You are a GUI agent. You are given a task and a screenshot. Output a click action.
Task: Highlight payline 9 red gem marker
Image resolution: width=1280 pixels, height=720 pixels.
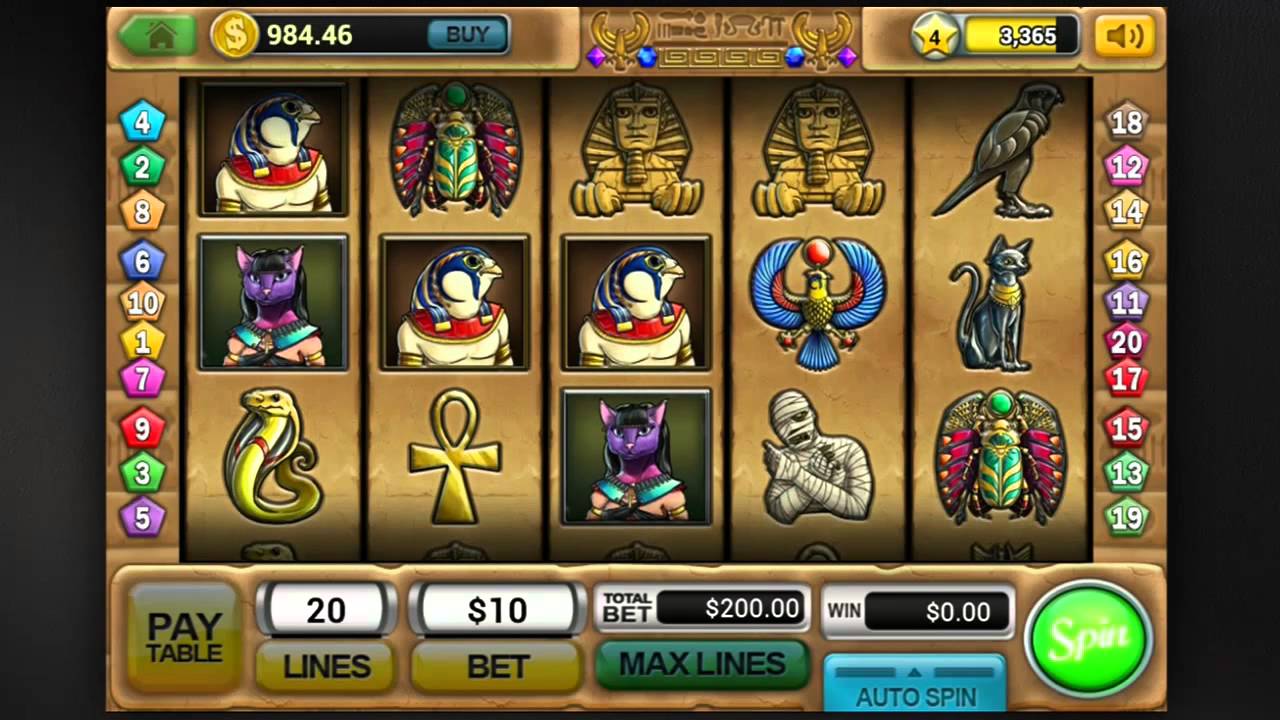[x=143, y=429]
